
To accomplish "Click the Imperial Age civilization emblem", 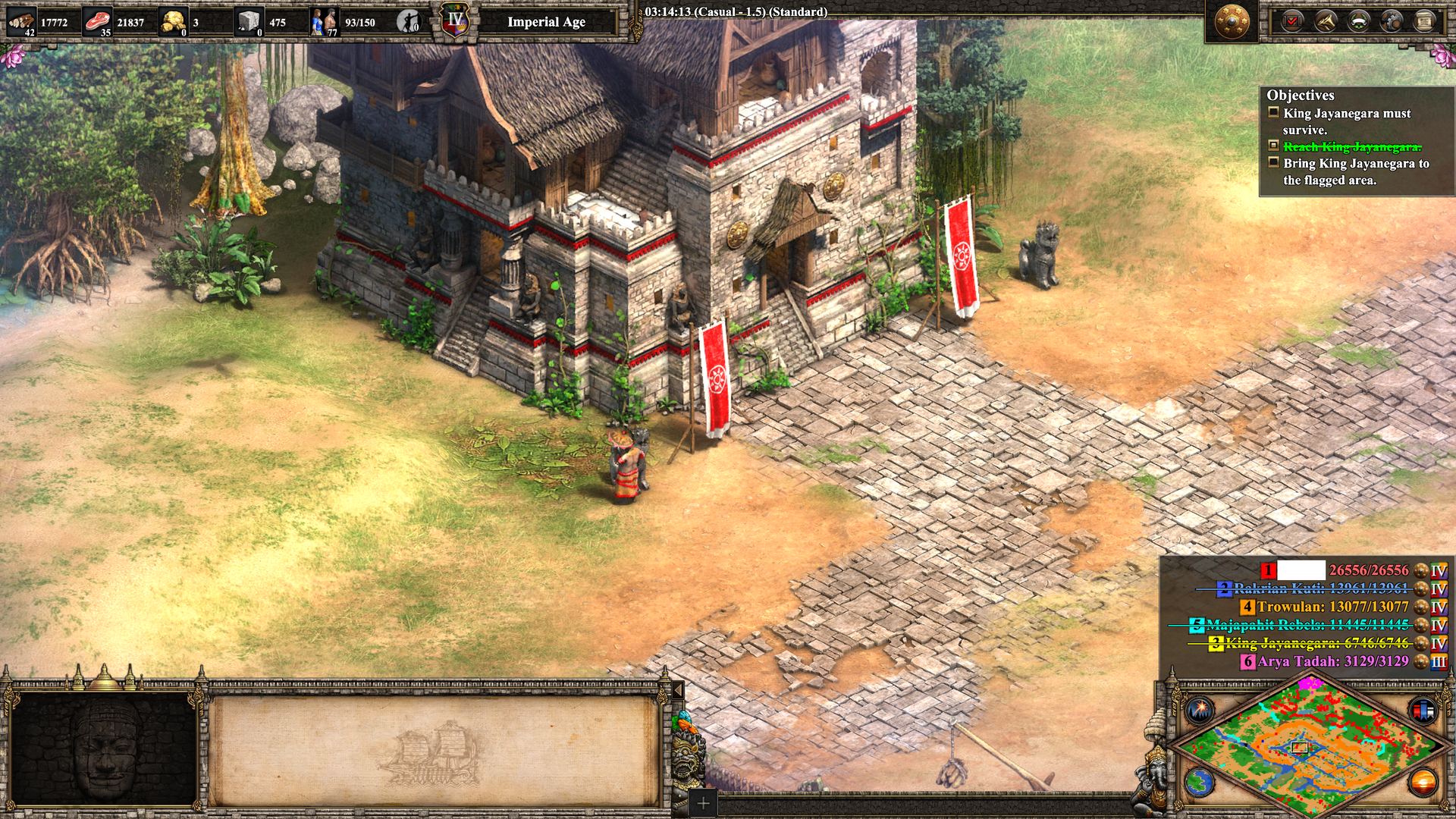I will click(x=455, y=21).
